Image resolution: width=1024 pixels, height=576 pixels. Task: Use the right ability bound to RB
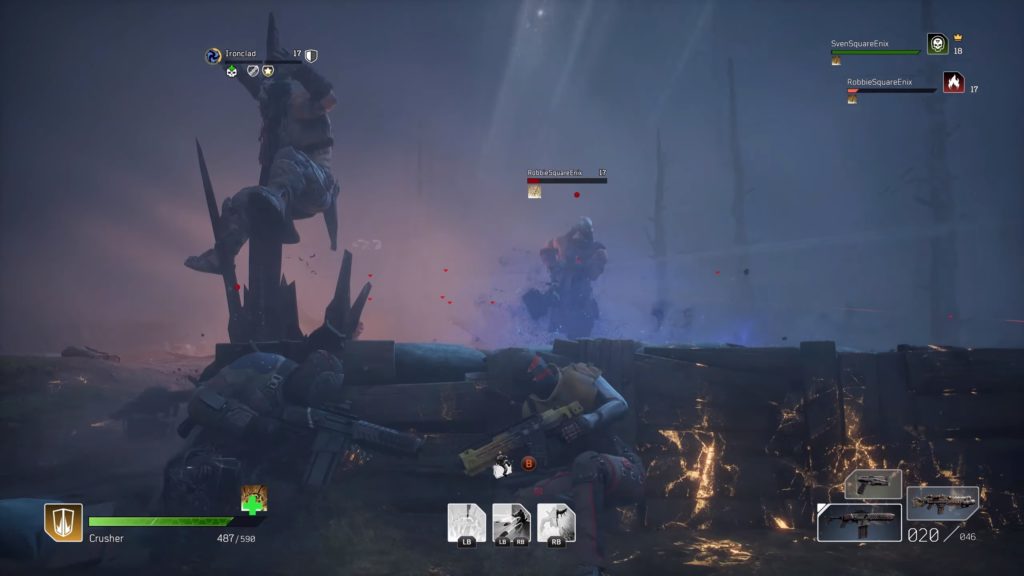pyautogui.click(x=556, y=522)
